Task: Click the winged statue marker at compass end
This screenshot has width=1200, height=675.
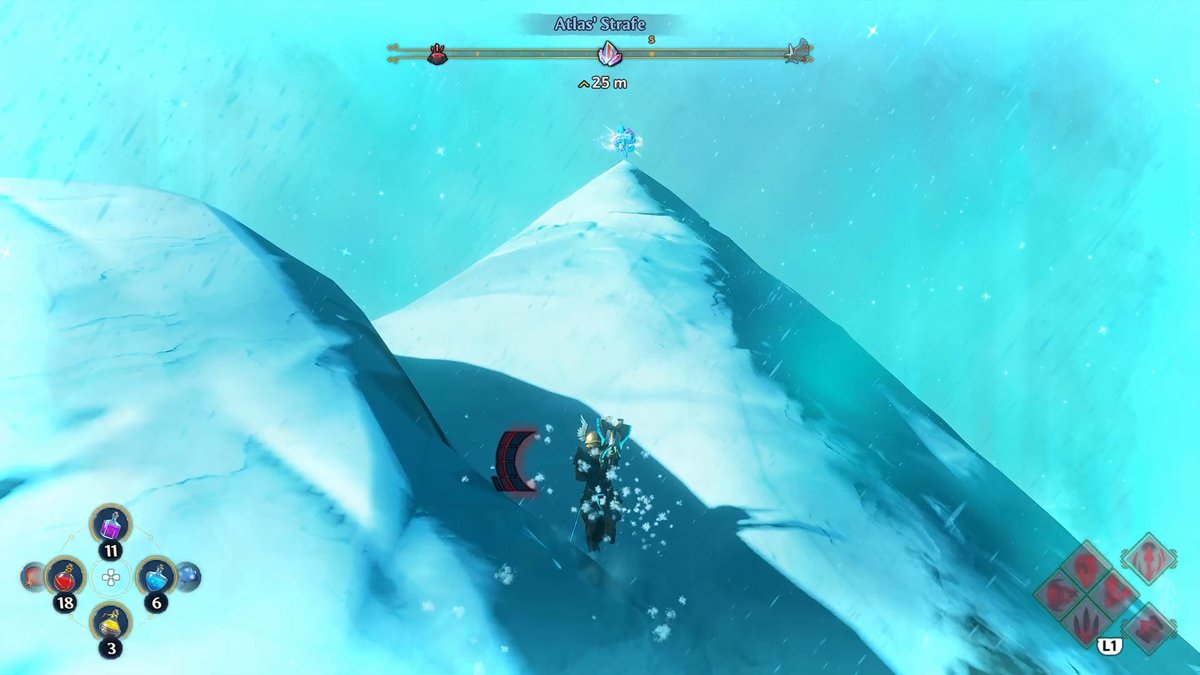Action: 797,51
